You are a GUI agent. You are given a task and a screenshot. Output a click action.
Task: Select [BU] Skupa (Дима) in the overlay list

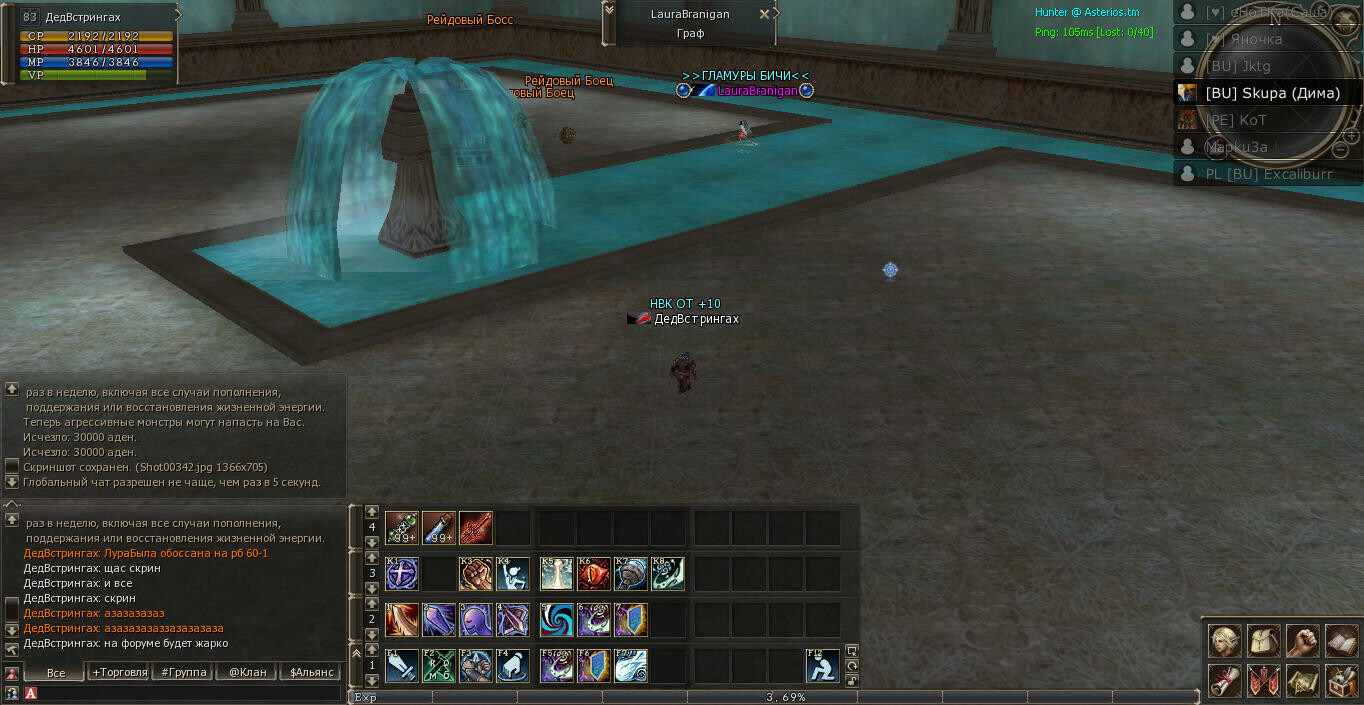click(1271, 93)
